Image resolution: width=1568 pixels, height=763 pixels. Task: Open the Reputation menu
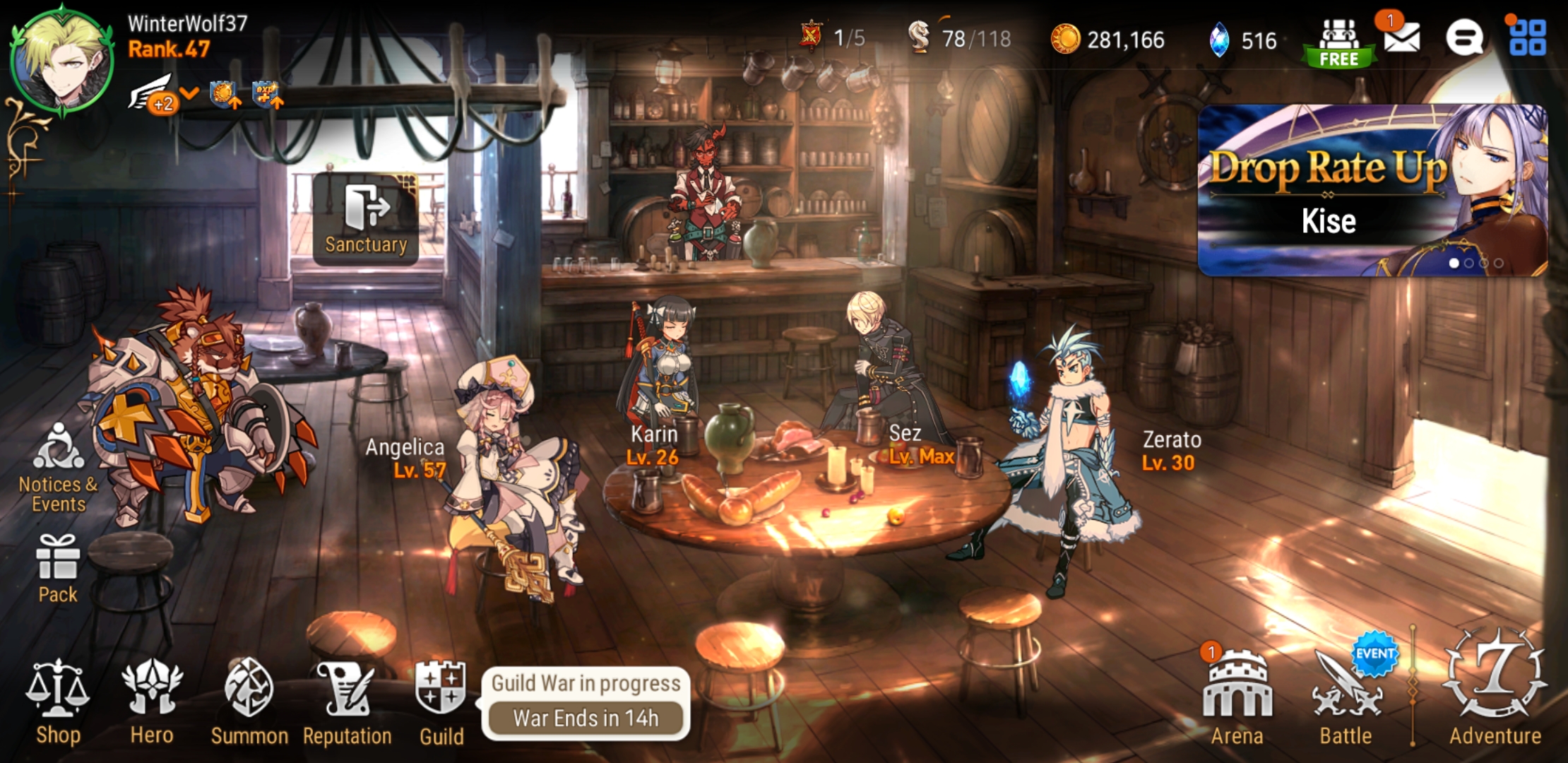click(x=347, y=701)
